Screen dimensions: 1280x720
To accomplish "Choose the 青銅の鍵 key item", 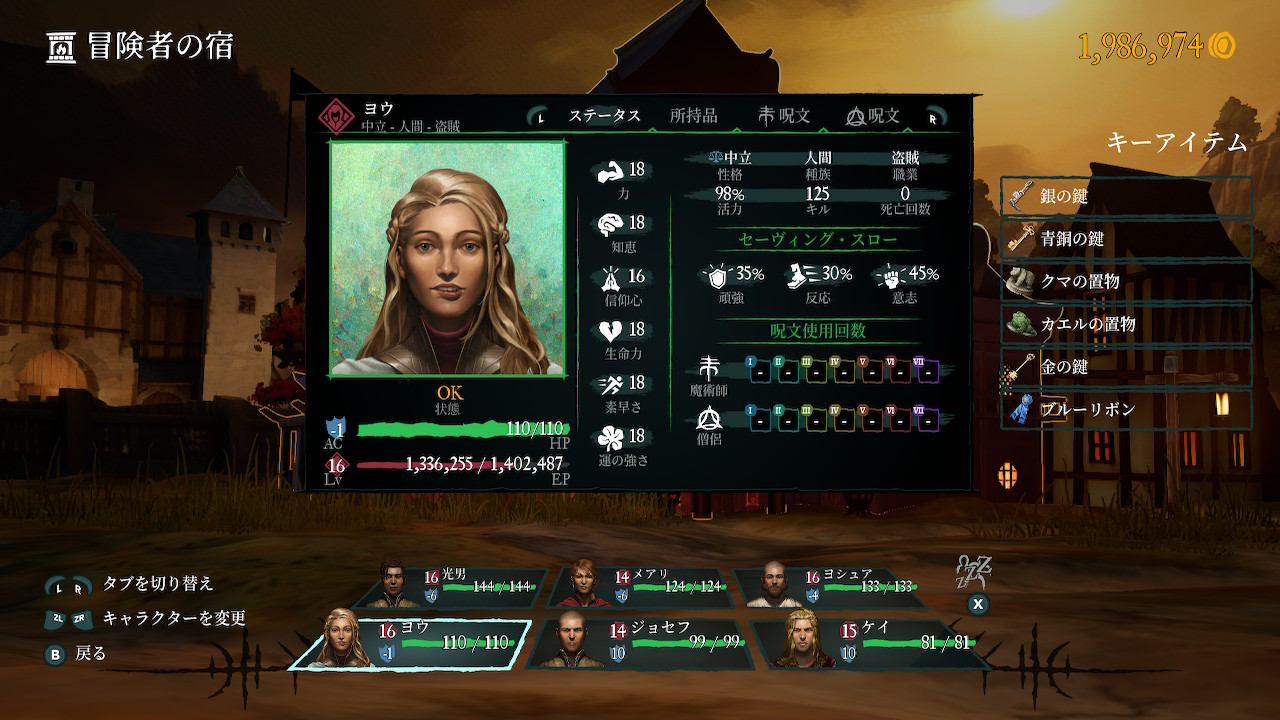I will click(1126, 240).
